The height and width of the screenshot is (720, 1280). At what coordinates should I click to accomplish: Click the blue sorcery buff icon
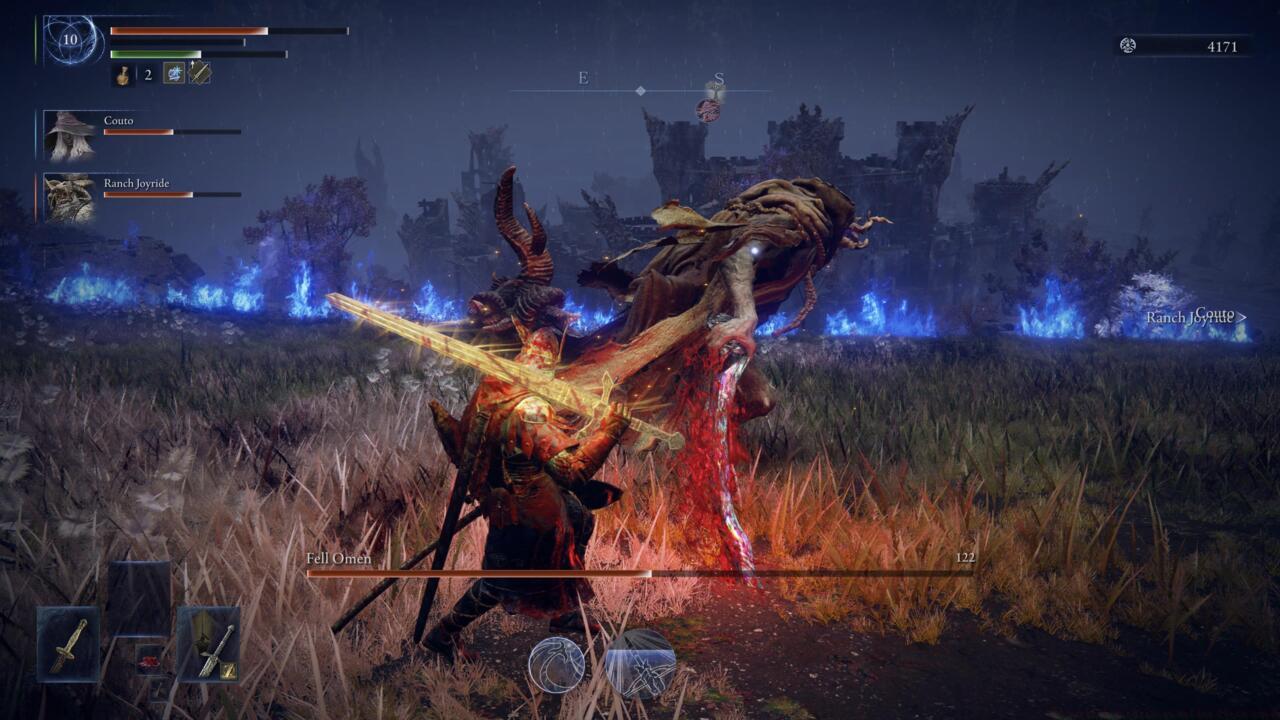(173, 73)
